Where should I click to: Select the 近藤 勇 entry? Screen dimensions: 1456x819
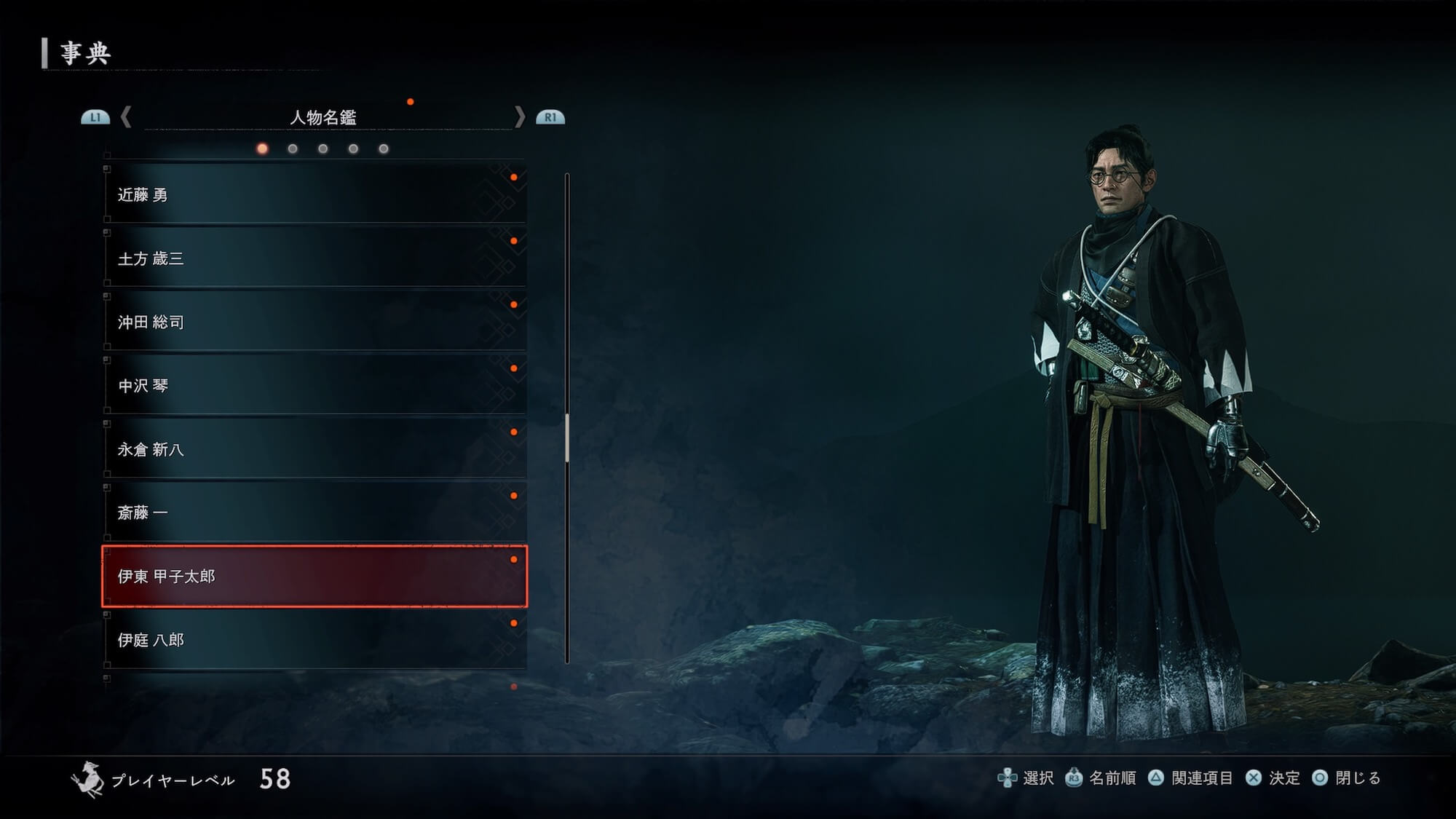(x=314, y=194)
